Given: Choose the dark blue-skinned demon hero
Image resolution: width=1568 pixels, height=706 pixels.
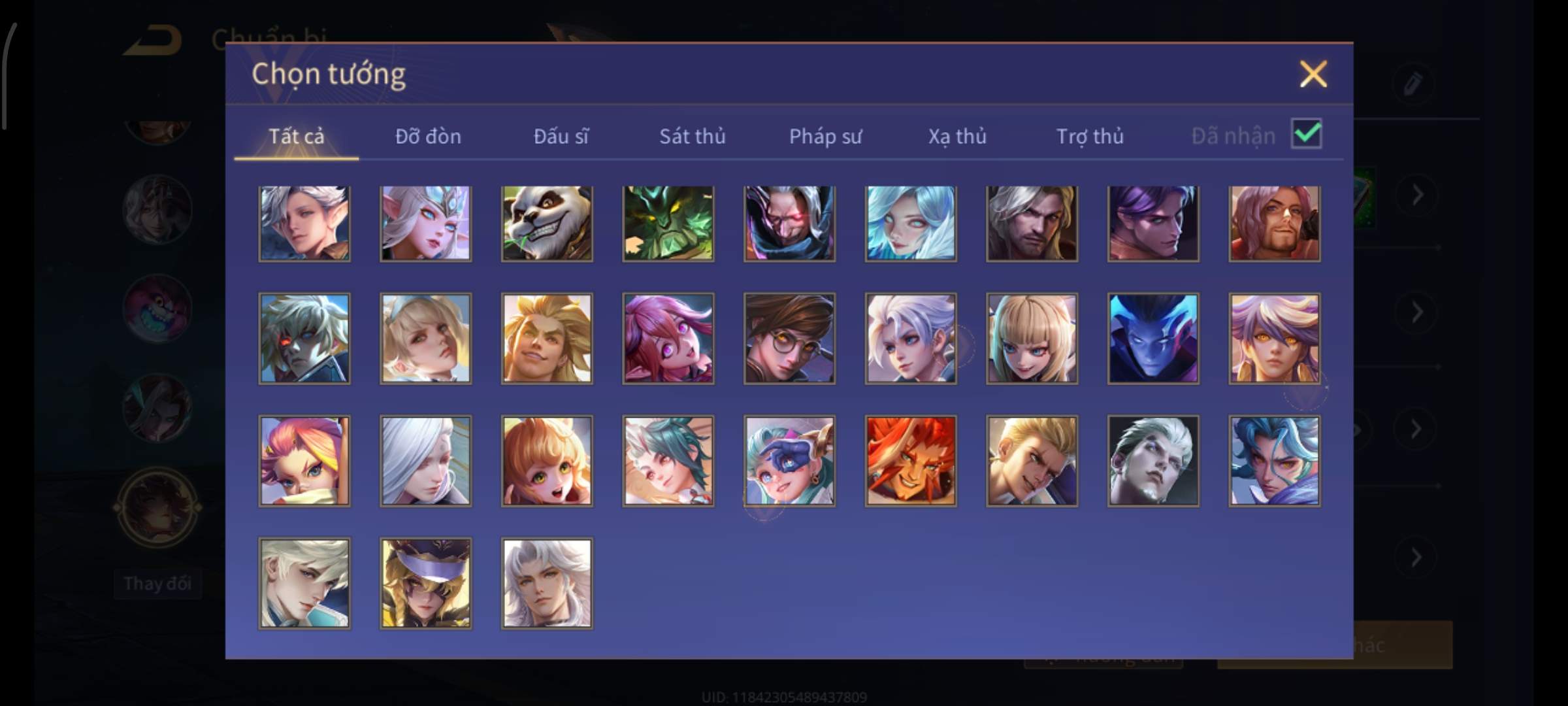Looking at the screenshot, I should pyautogui.click(x=1153, y=338).
